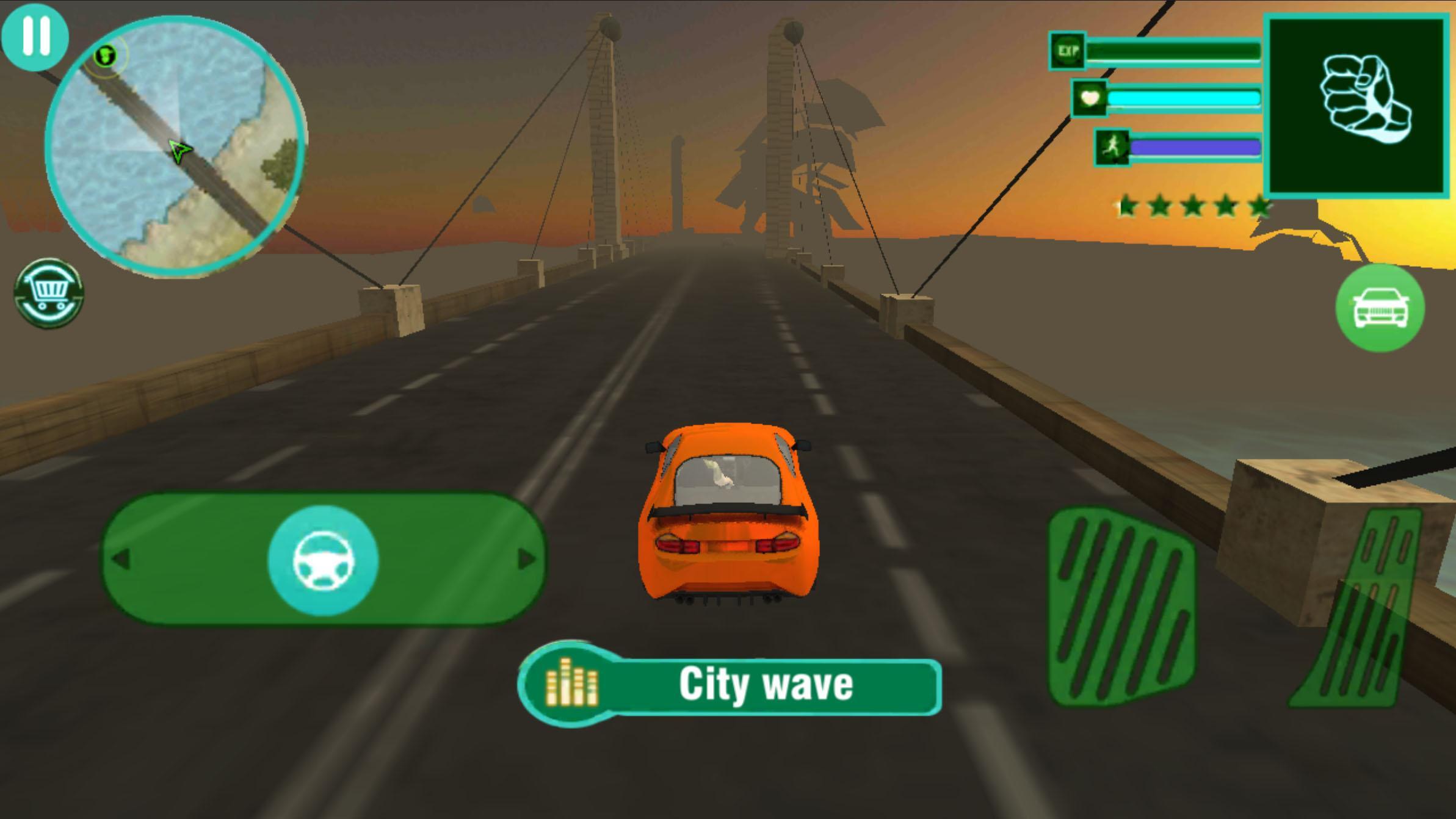Click the steering wheel knob
This screenshot has width=1456, height=819.
[323, 560]
